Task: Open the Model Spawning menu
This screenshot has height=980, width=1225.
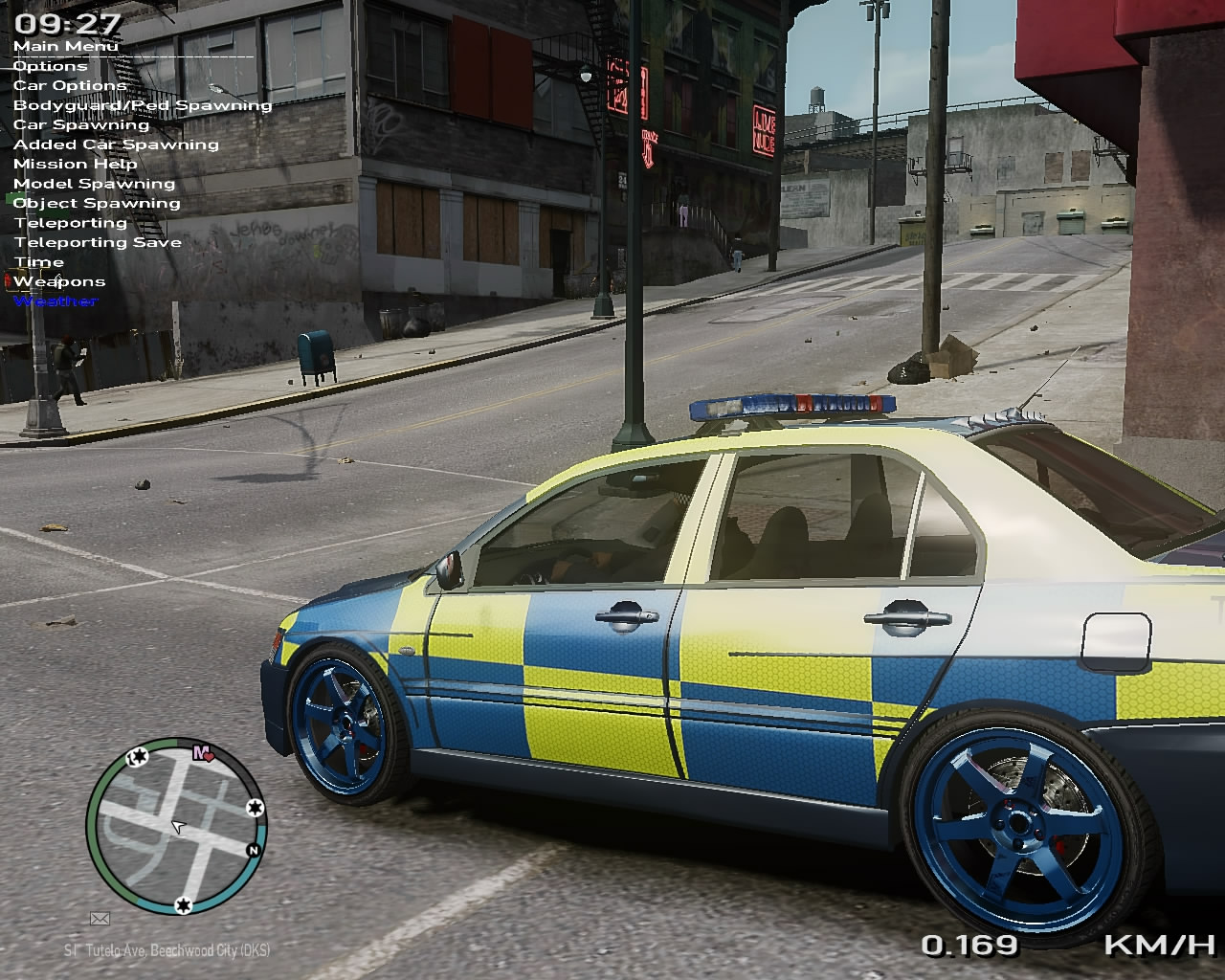Action: point(94,184)
